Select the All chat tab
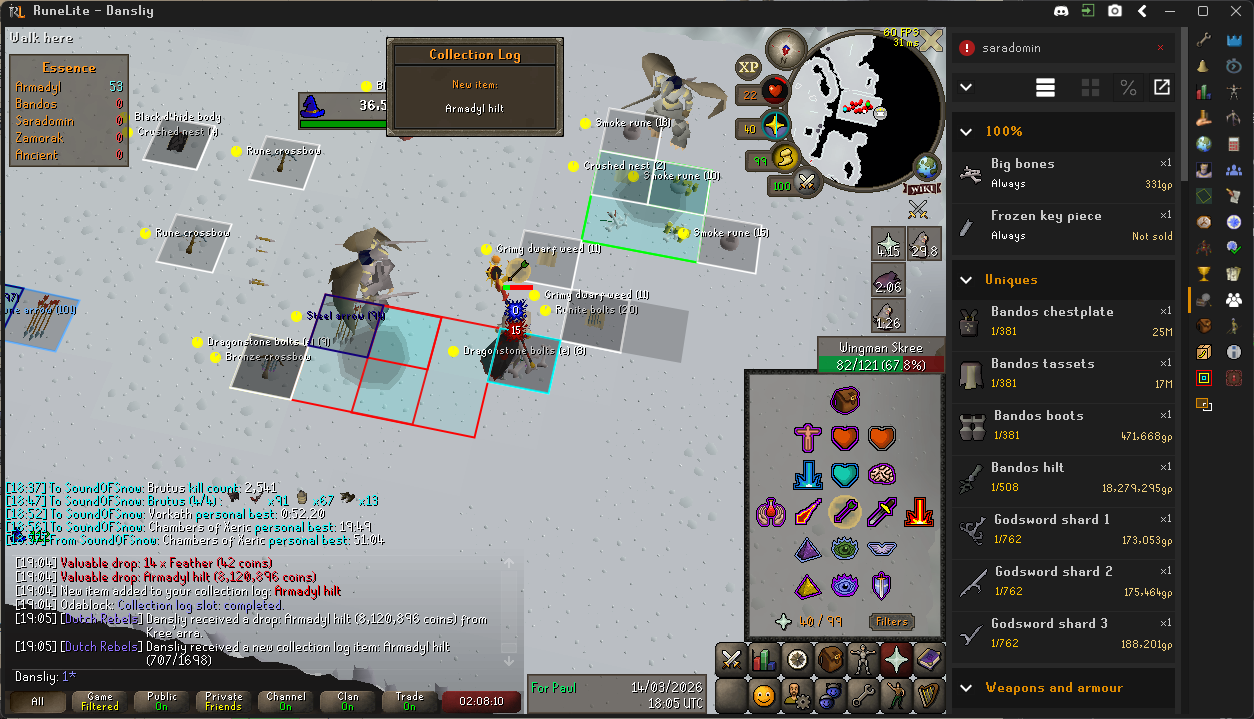This screenshot has height=719, width=1254. coord(37,701)
